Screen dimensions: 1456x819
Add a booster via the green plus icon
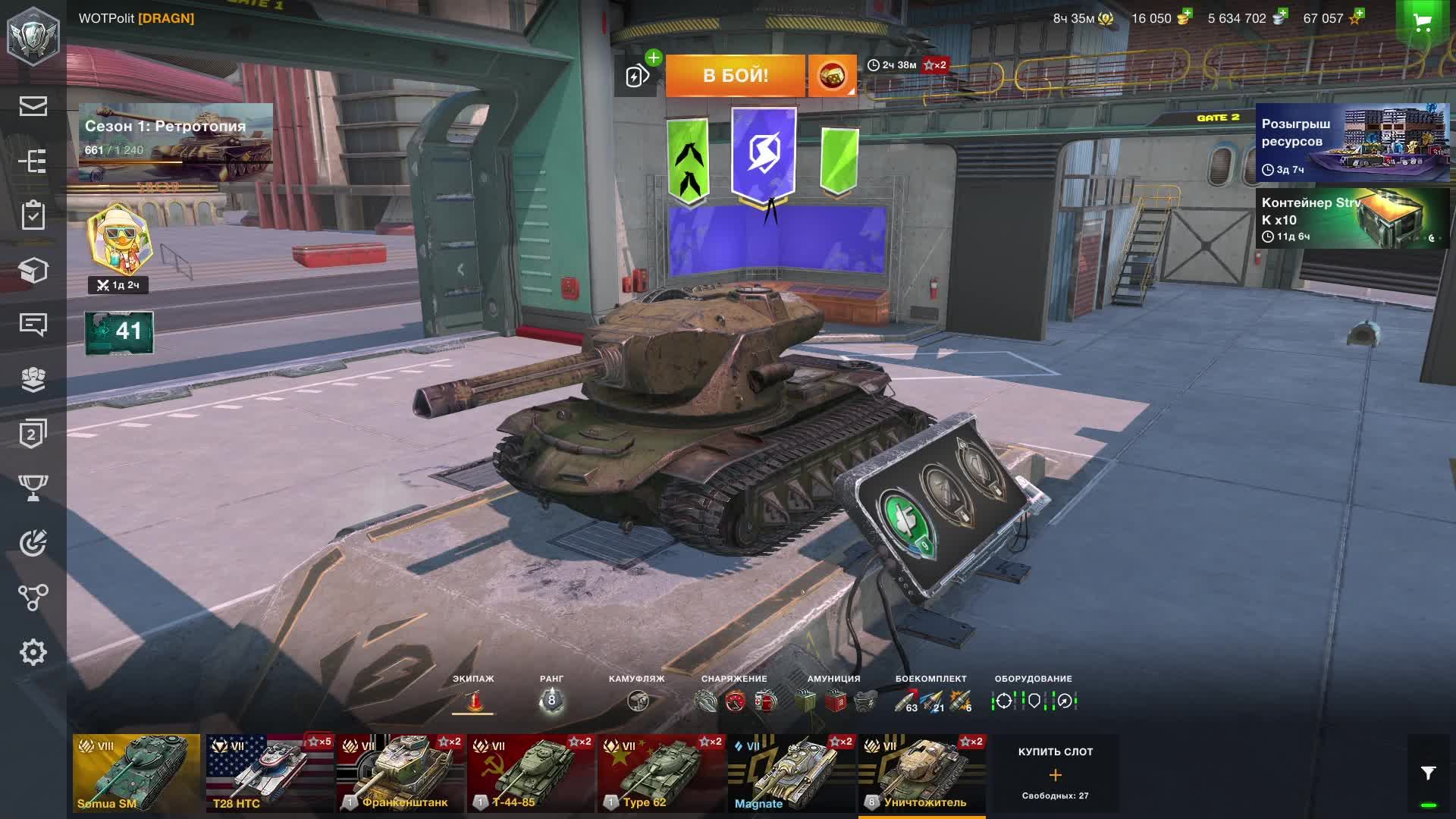pos(654,56)
